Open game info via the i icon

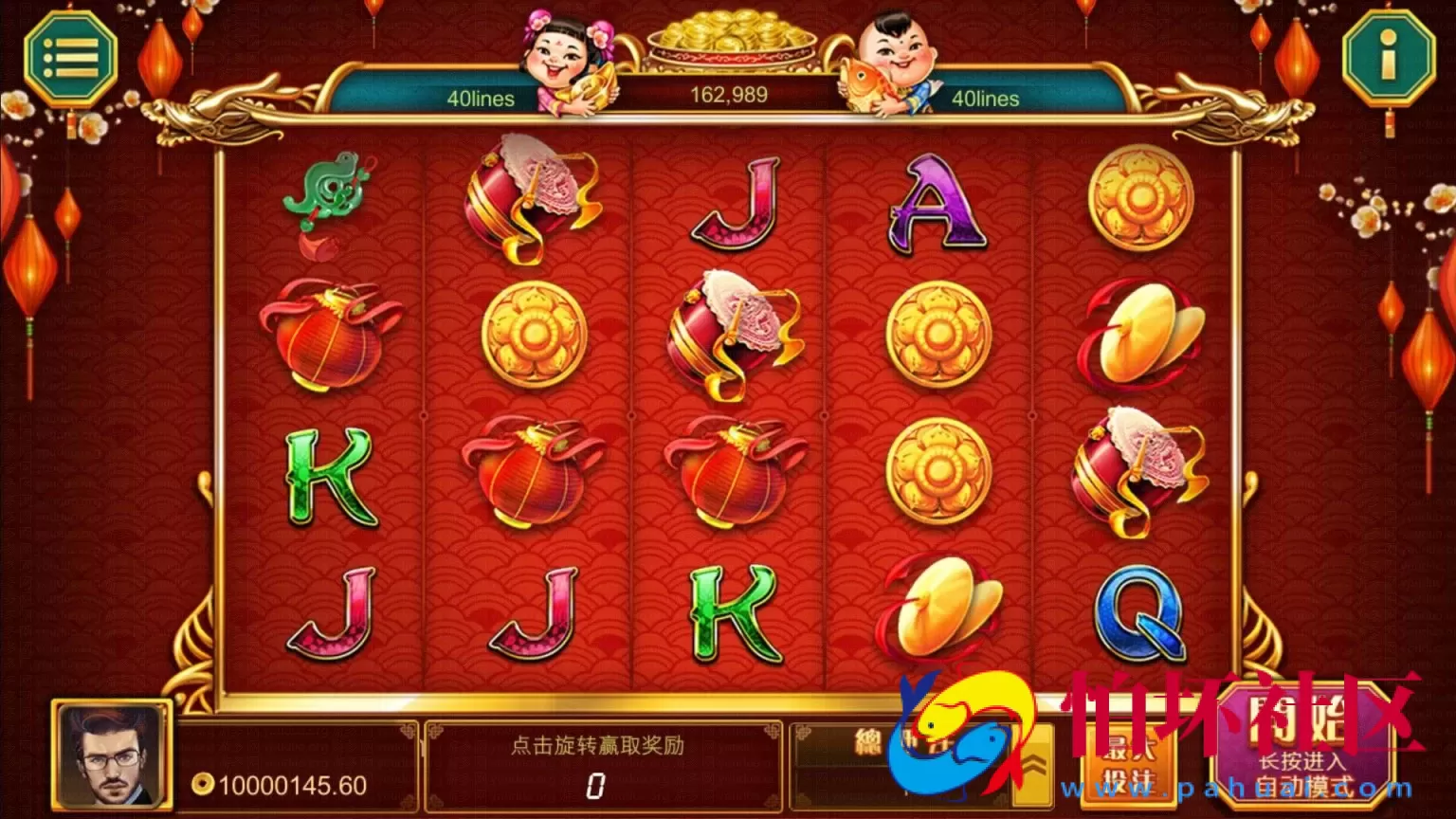[x=1386, y=54]
